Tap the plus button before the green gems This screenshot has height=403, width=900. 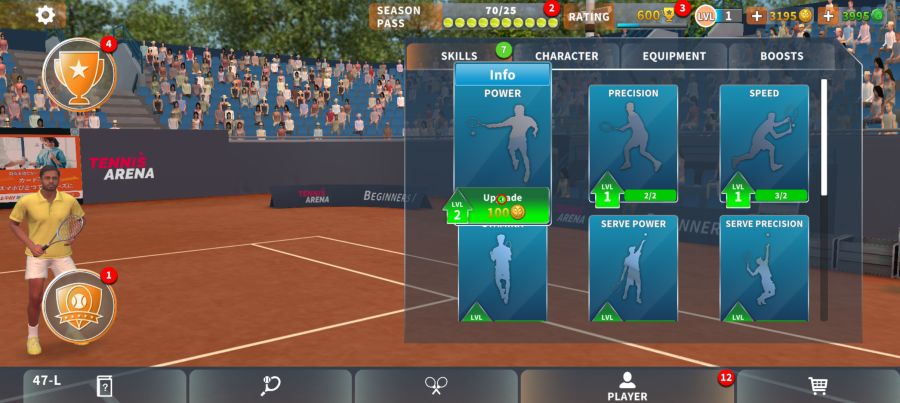coord(827,16)
